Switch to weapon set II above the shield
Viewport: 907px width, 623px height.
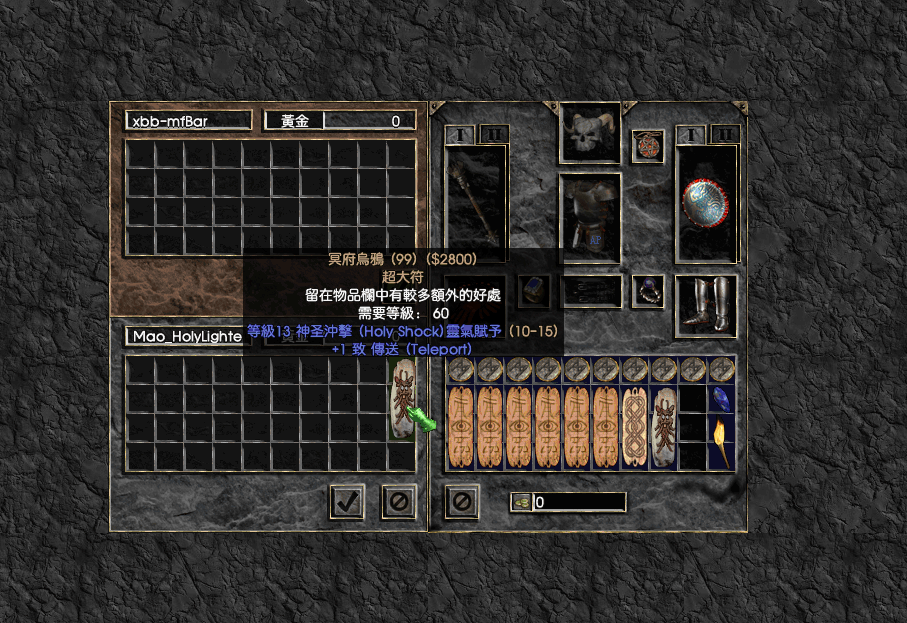point(724,134)
